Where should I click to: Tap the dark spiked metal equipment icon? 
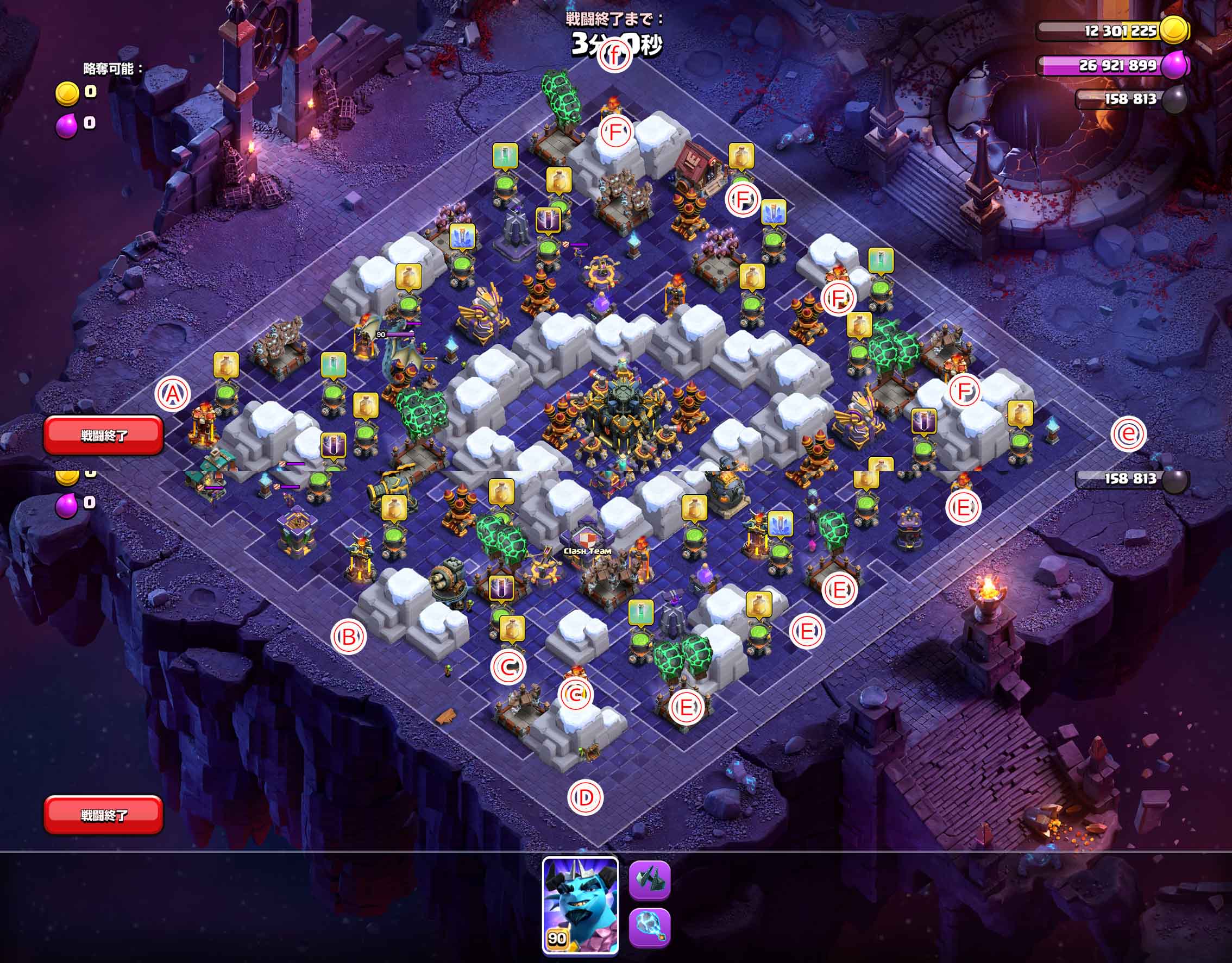[649, 880]
